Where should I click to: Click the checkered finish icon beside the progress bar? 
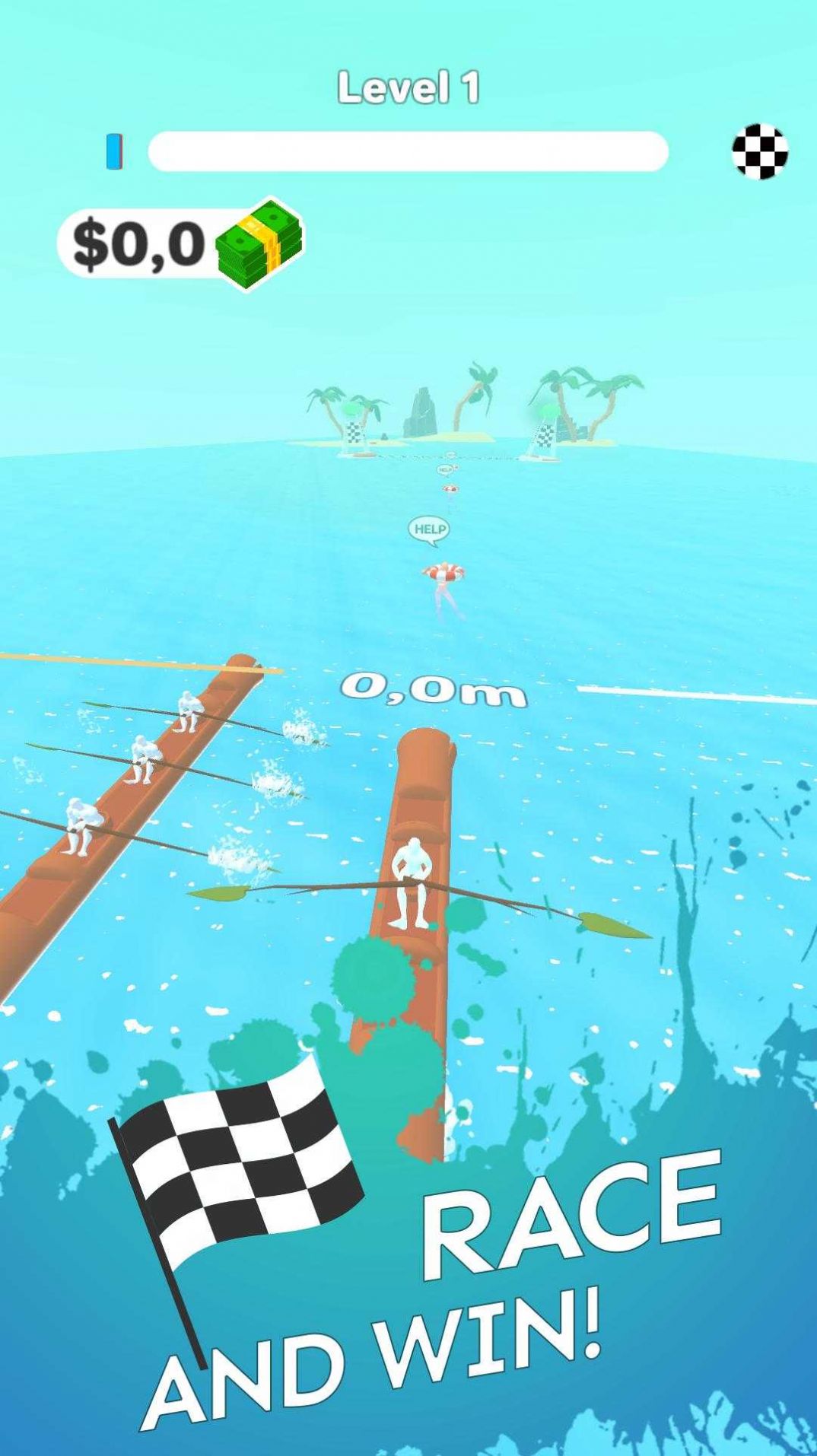[759, 151]
